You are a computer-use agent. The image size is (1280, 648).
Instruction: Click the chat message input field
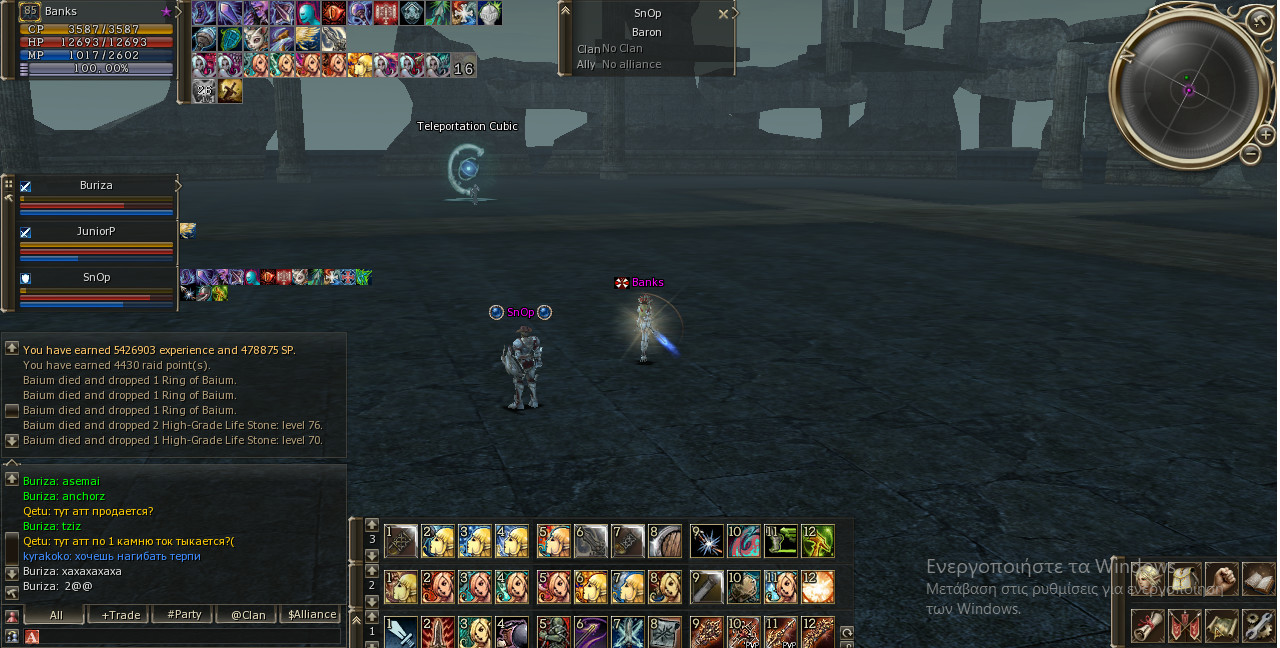pyautogui.click(x=185, y=636)
